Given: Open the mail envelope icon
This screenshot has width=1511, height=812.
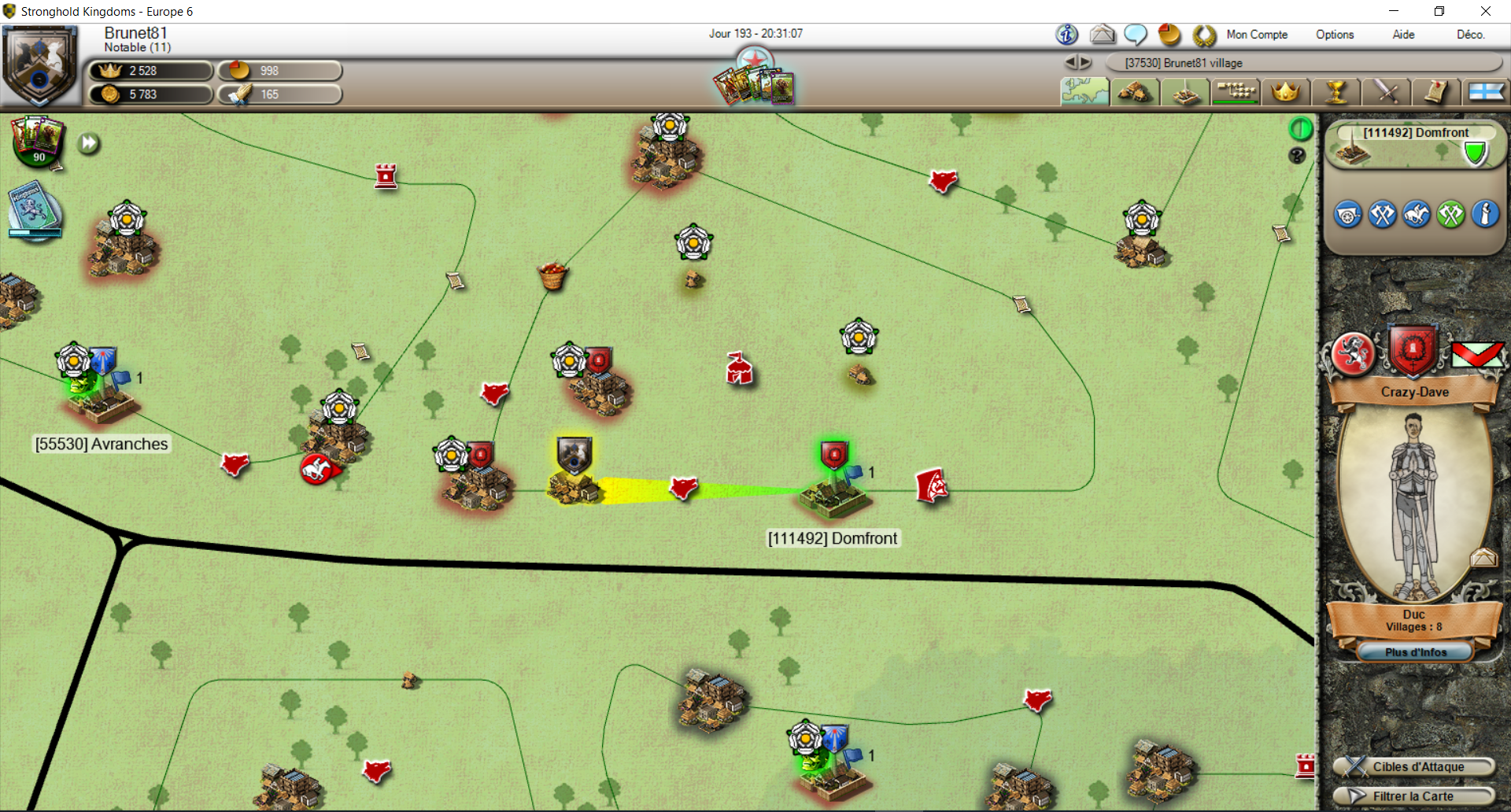Looking at the screenshot, I should pos(1103,35).
